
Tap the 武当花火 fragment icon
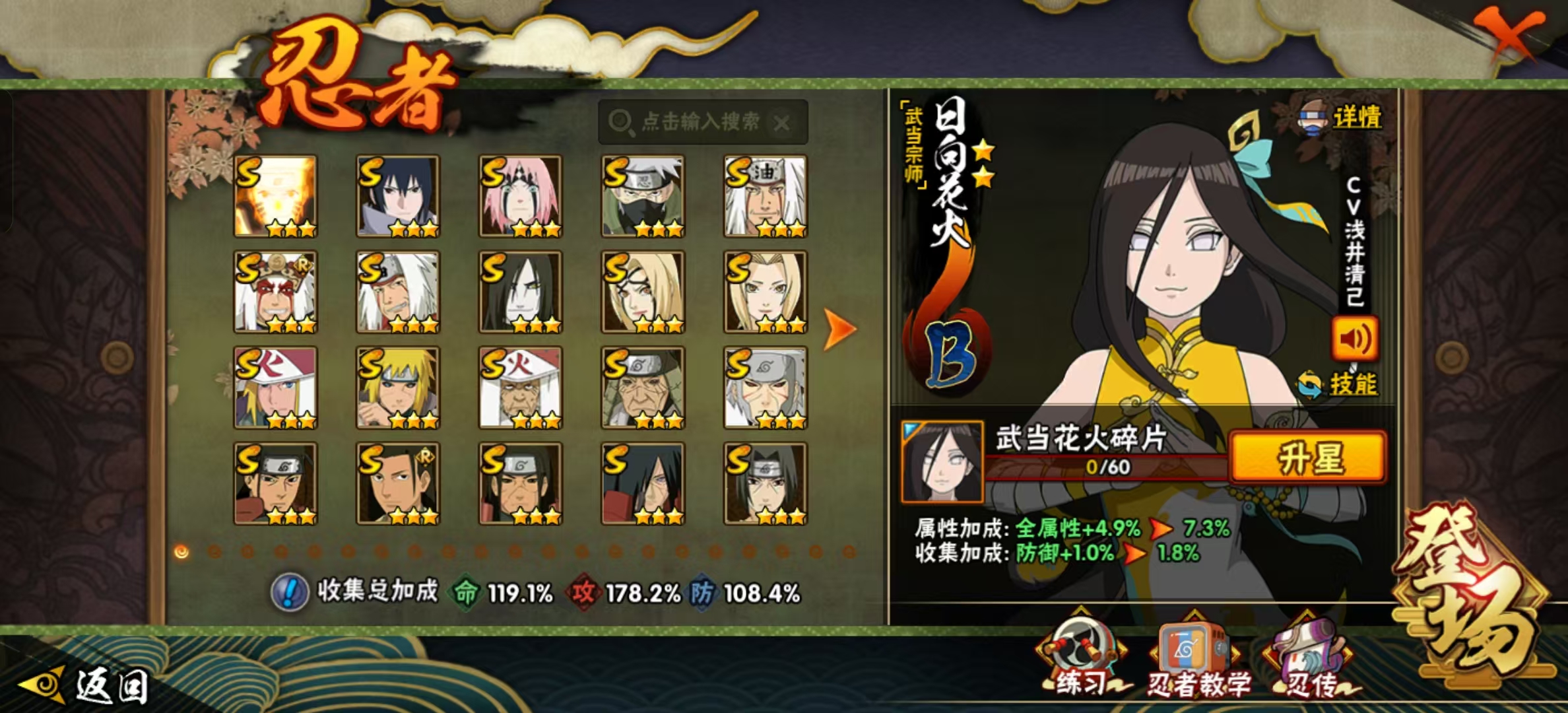click(942, 461)
